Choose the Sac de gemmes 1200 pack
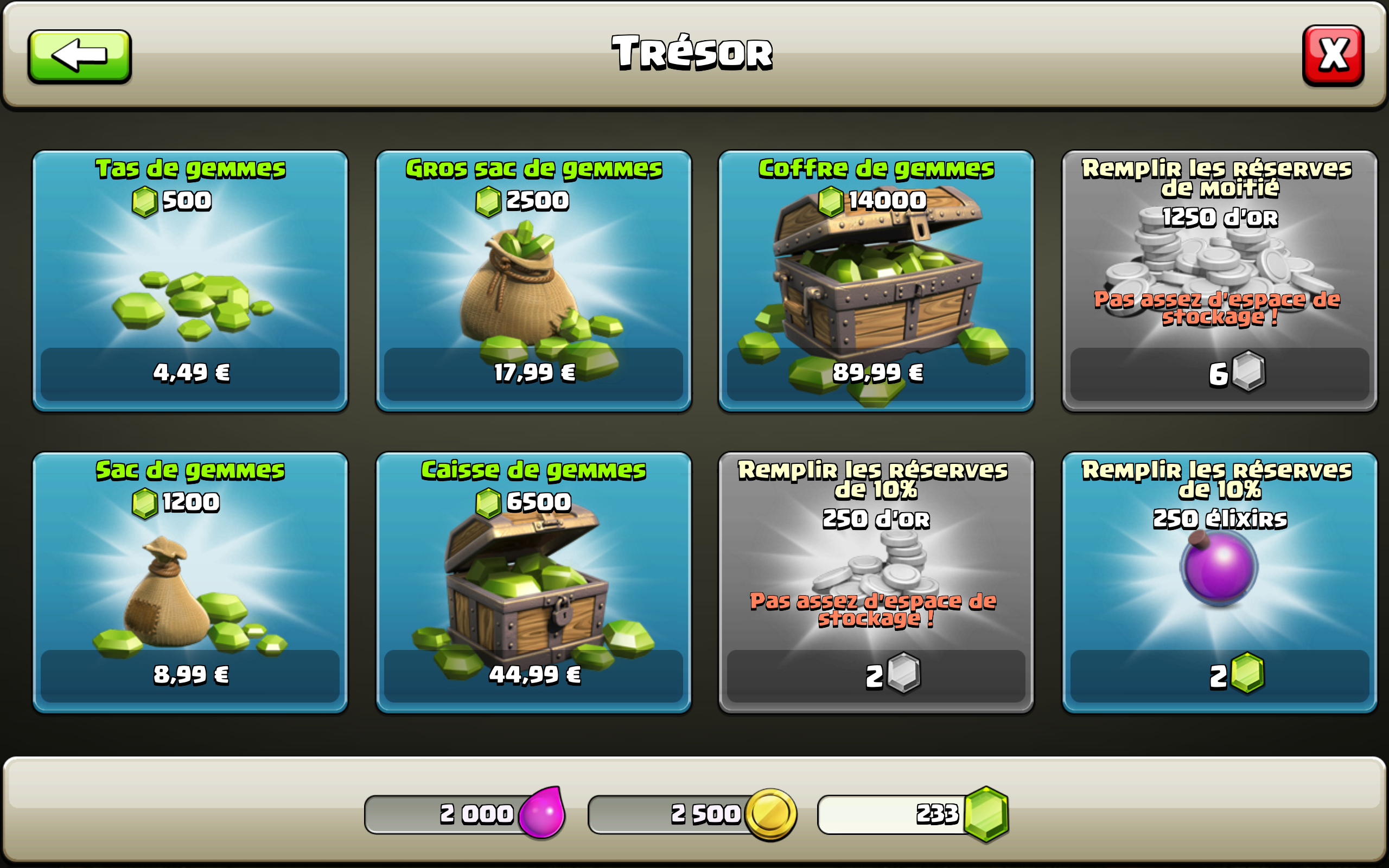Viewport: 1389px width, 868px height. pos(190,582)
